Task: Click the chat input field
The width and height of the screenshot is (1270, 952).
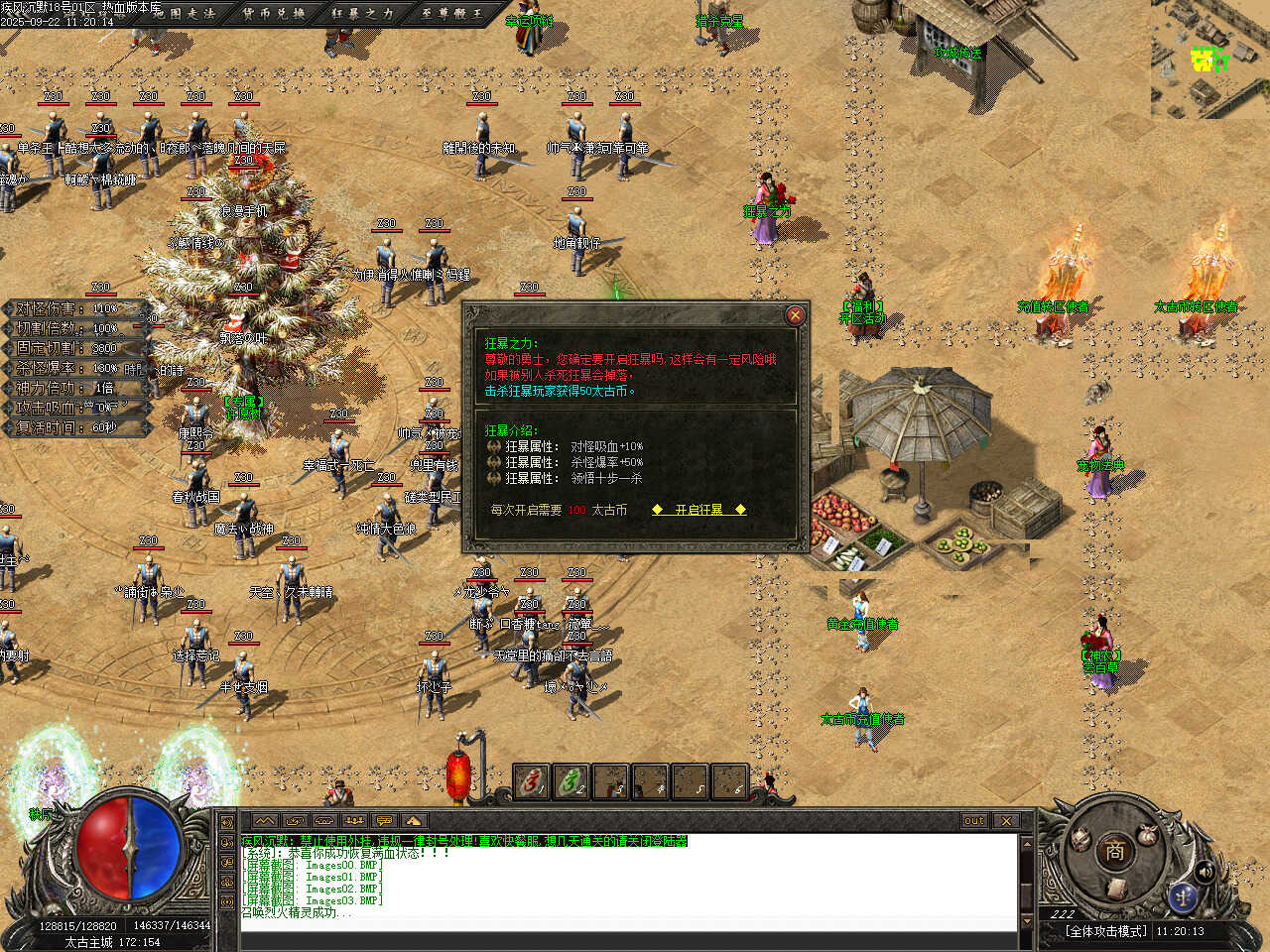Action: tap(625, 926)
